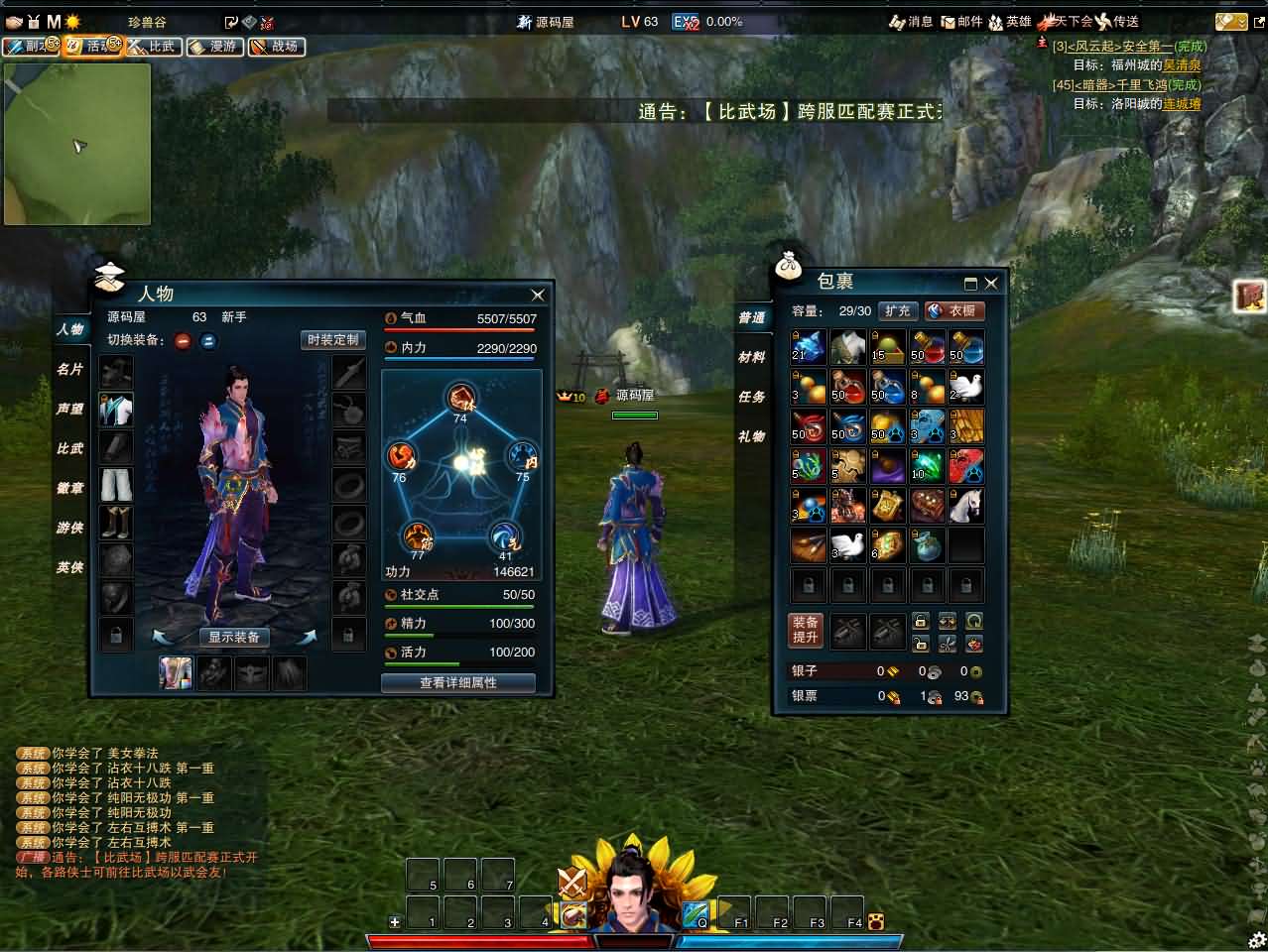Open 邮件 mail from the top bar
Viewport: 1268px width, 952px height.
[961, 21]
